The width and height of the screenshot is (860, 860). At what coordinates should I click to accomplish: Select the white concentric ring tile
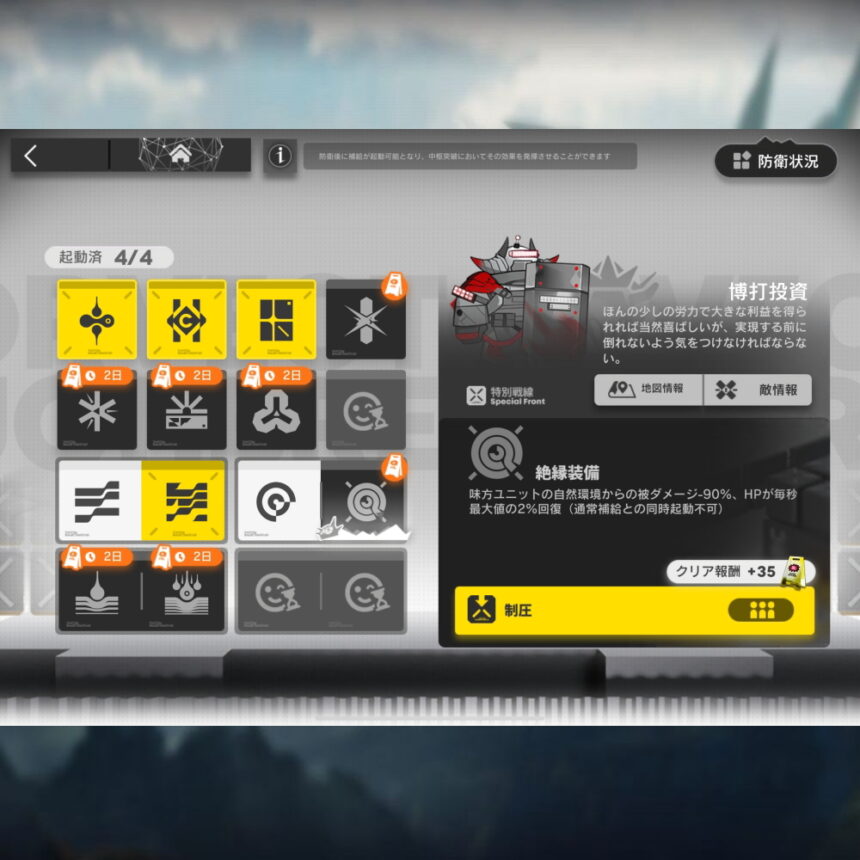[278, 500]
